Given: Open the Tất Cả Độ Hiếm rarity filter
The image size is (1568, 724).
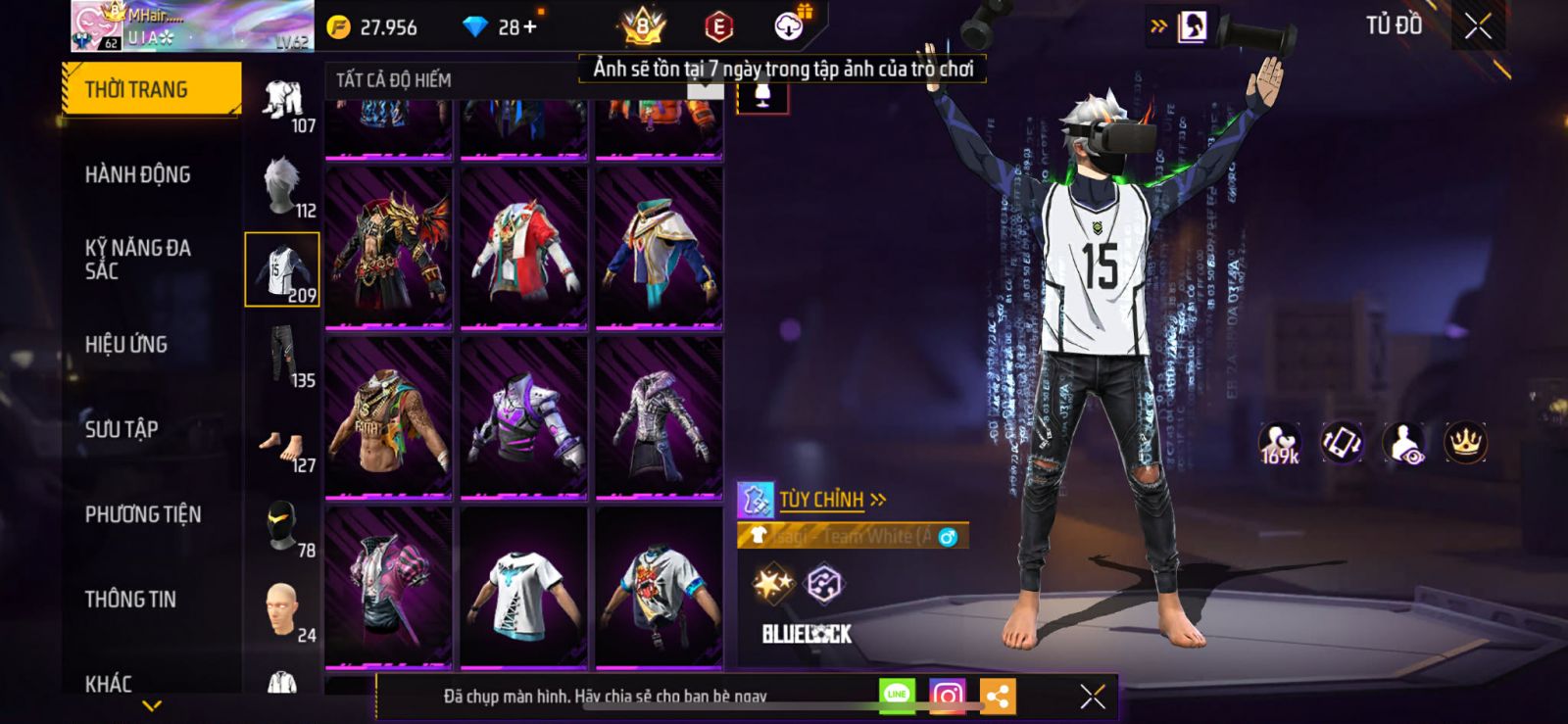Looking at the screenshot, I should pyautogui.click(x=394, y=80).
